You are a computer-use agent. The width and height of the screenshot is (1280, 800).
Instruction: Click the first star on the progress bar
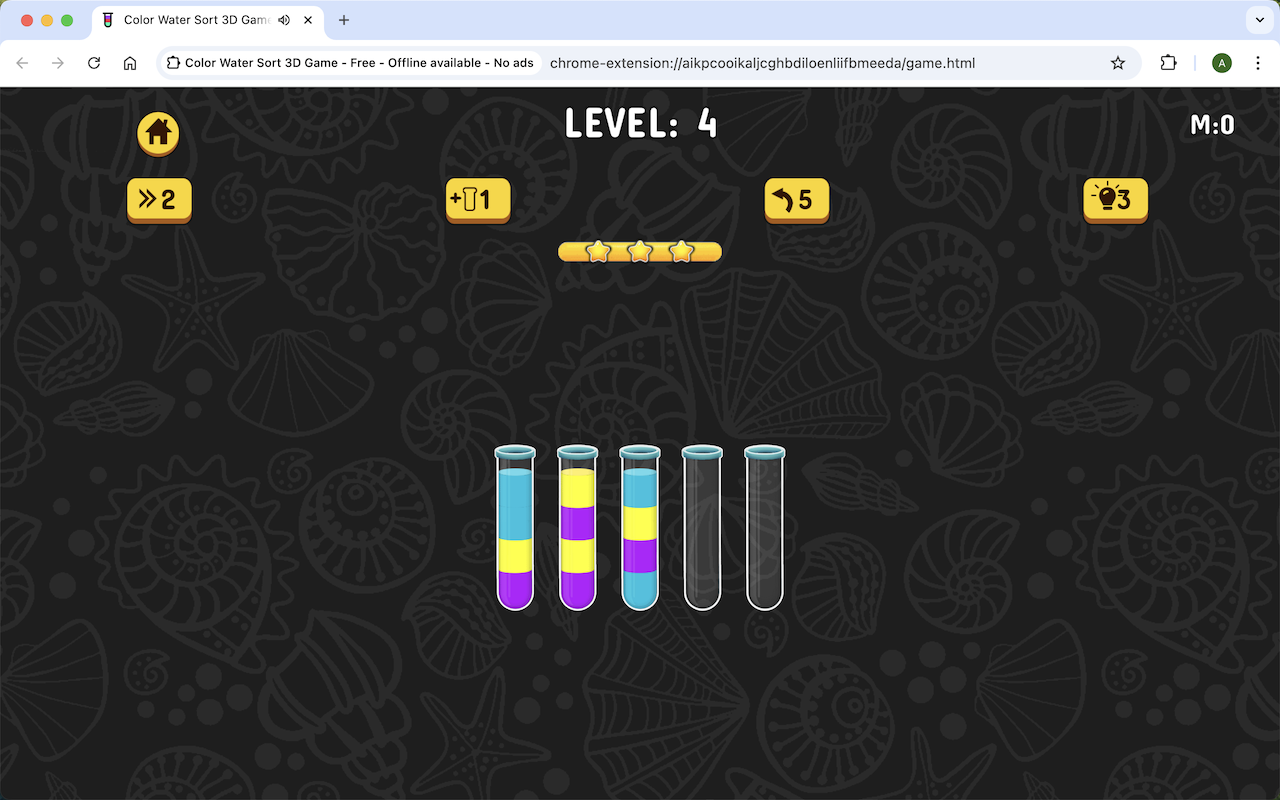[x=597, y=251]
